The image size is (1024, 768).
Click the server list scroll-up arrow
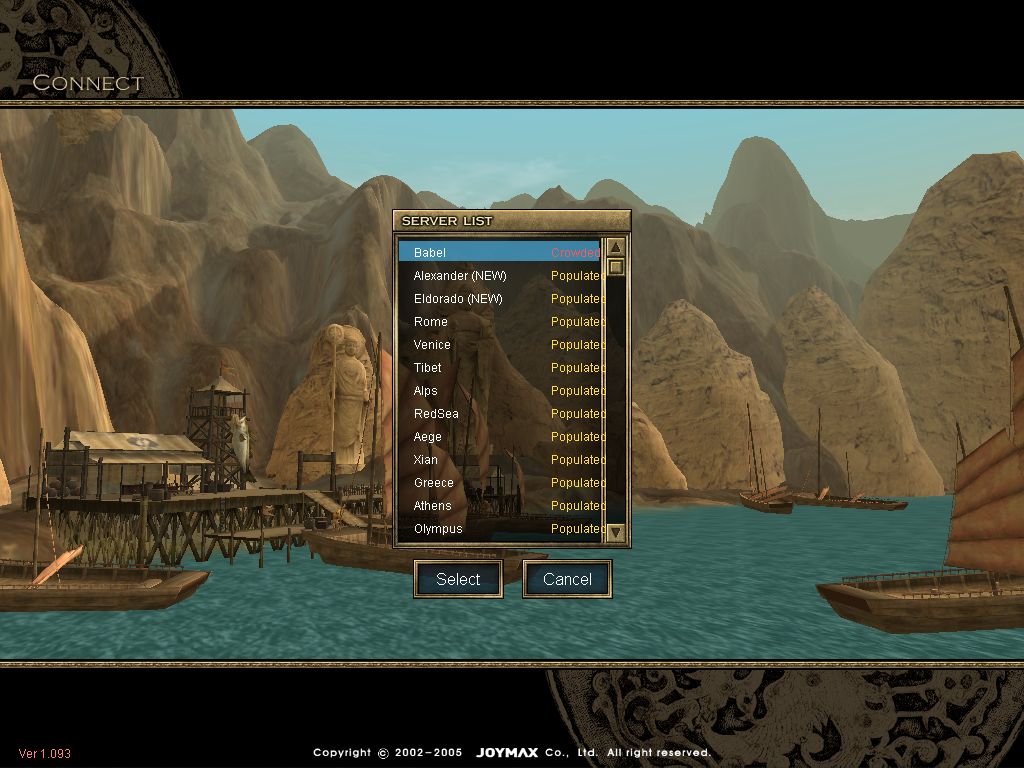pos(616,248)
